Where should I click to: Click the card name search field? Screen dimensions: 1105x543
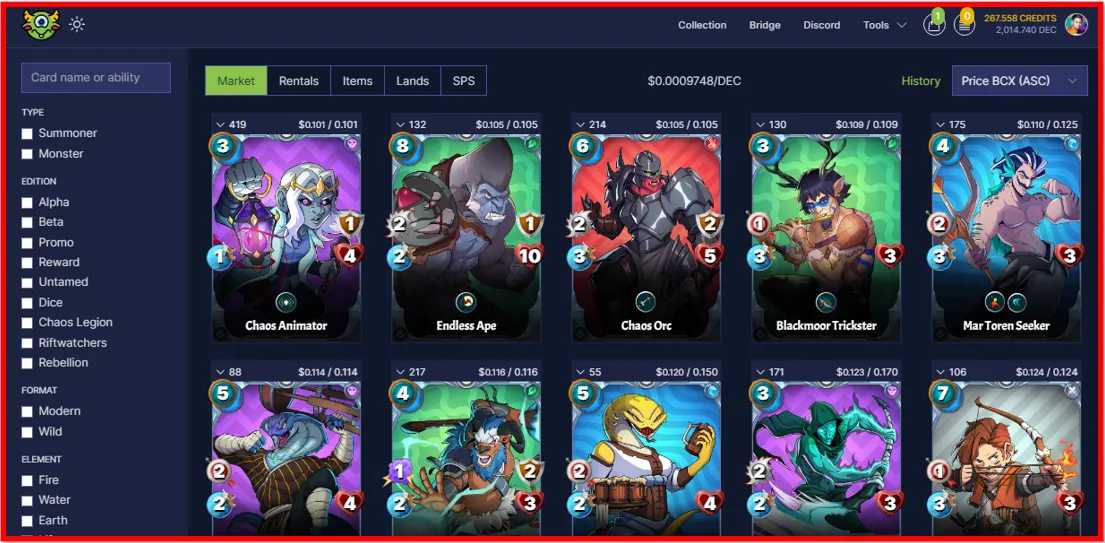tap(96, 78)
